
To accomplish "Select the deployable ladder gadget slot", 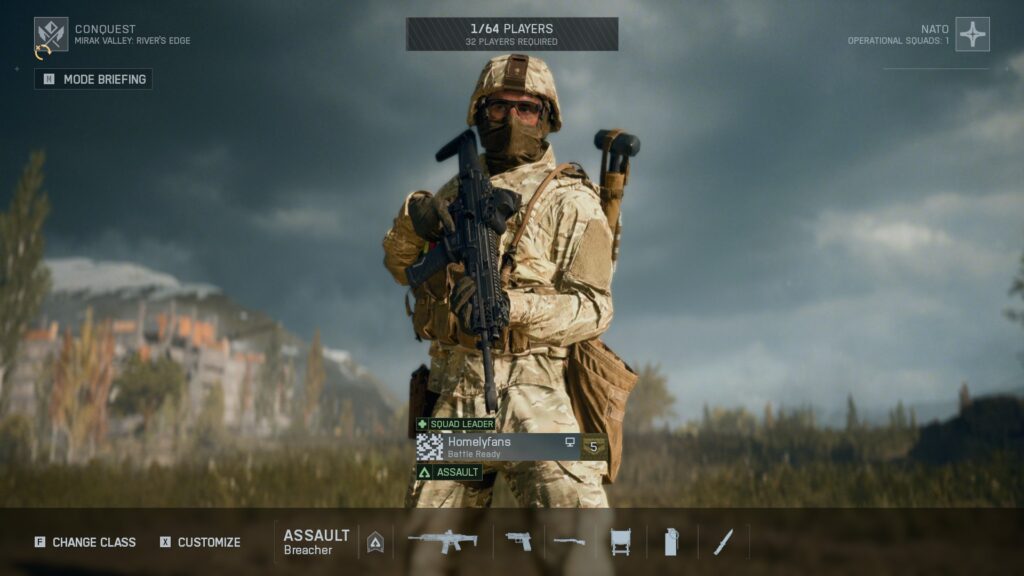I will coord(620,541).
